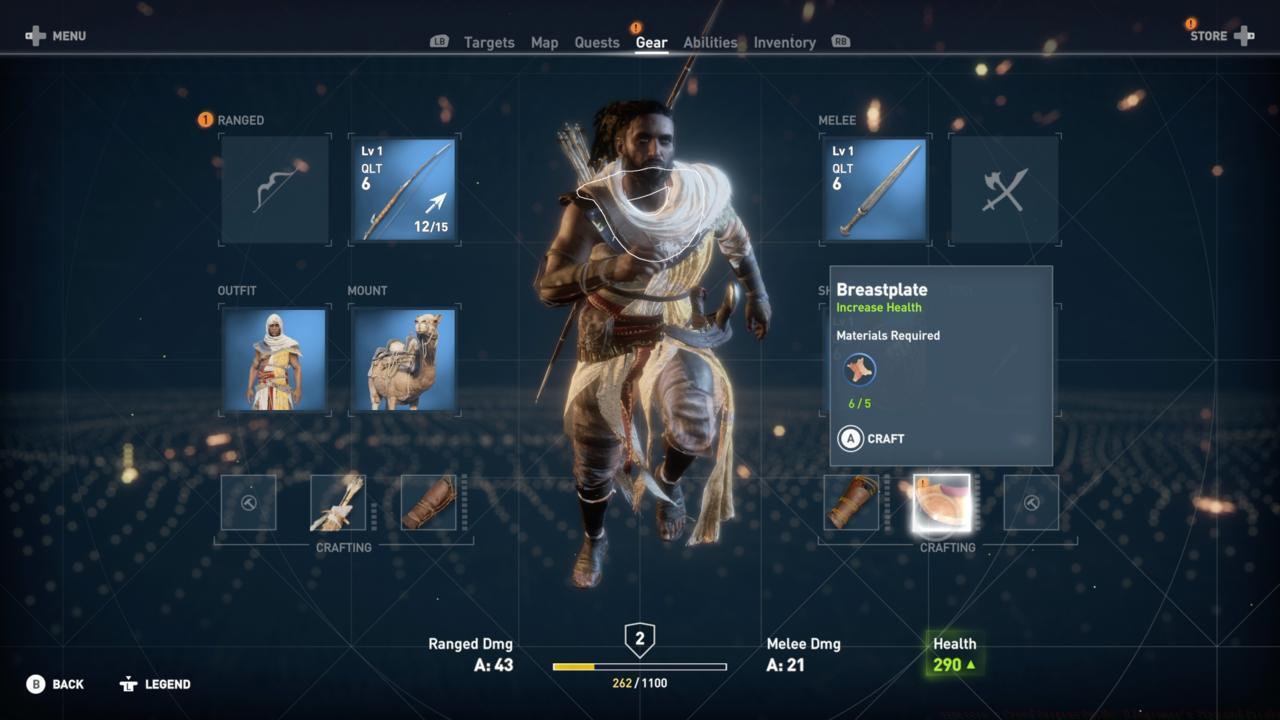Open the Quests tab

click(x=597, y=42)
